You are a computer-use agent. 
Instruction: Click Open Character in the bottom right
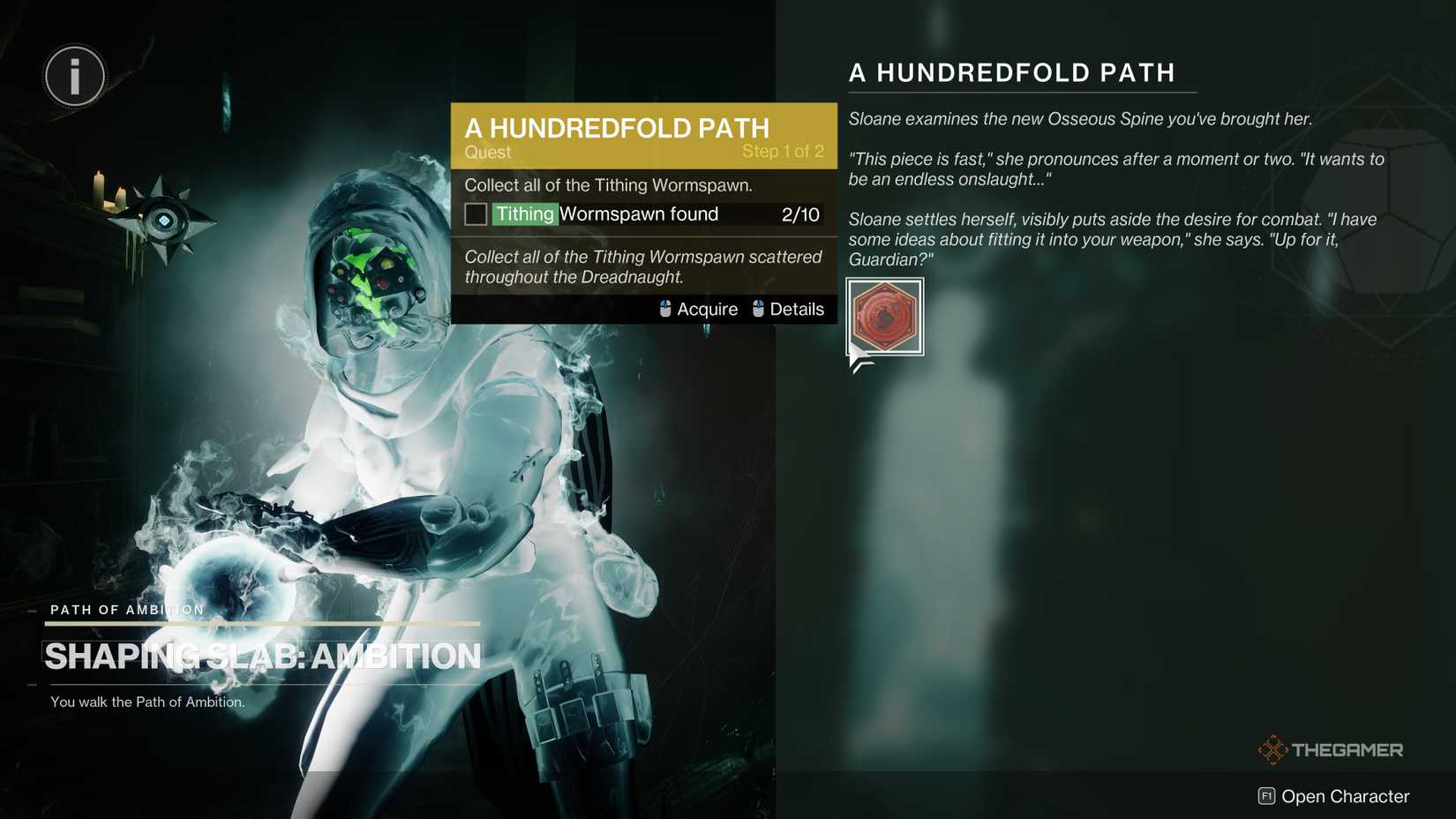click(x=1346, y=795)
